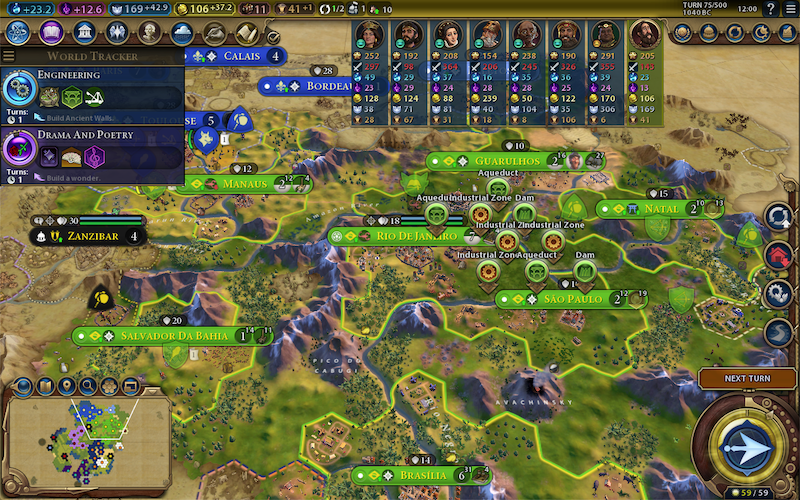800x500 pixels.
Task: Select the Engineering research tracker entry
Action: [x=92, y=89]
